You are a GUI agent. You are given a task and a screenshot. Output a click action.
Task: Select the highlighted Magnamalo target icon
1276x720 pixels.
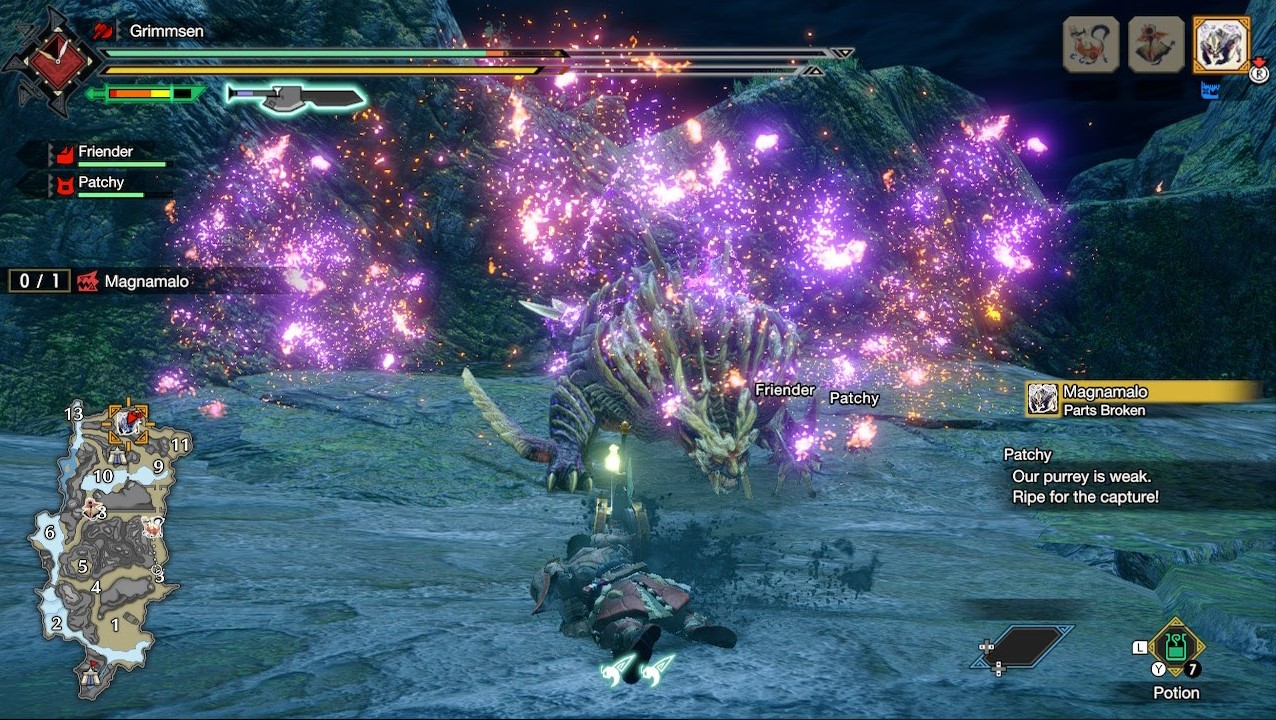click(1221, 44)
